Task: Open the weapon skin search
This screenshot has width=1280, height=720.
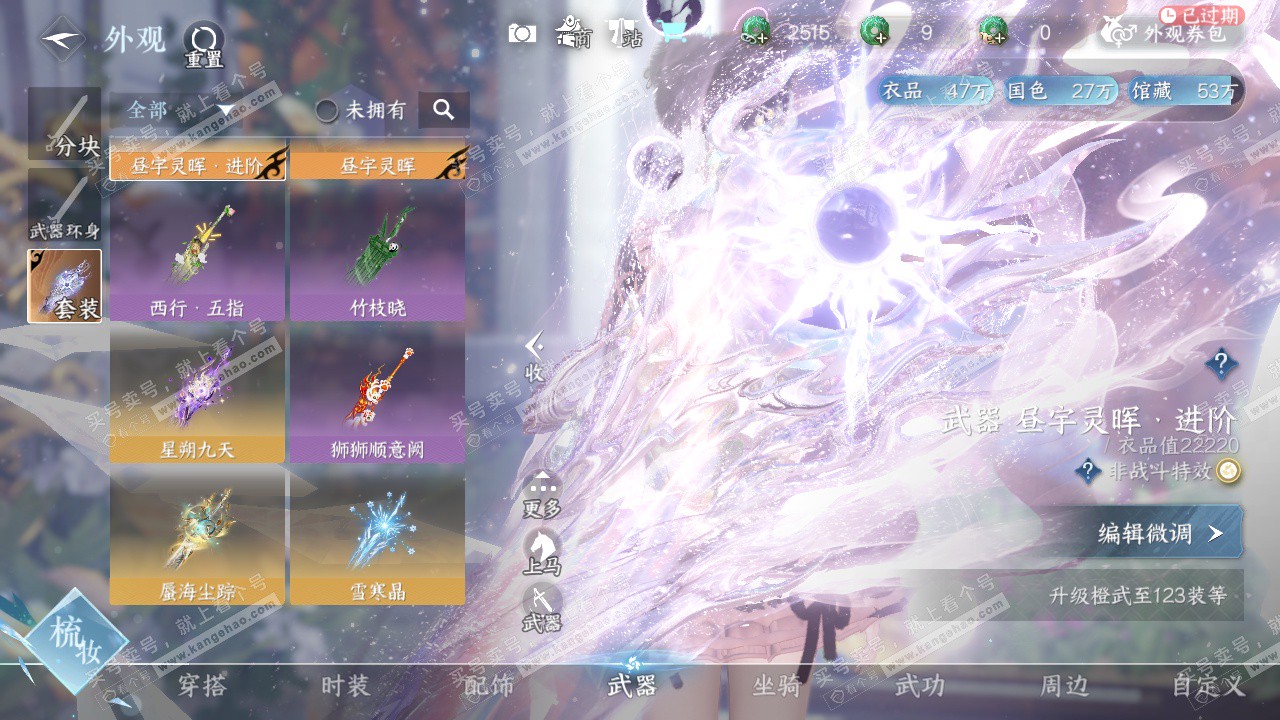Action: tap(444, 110)
